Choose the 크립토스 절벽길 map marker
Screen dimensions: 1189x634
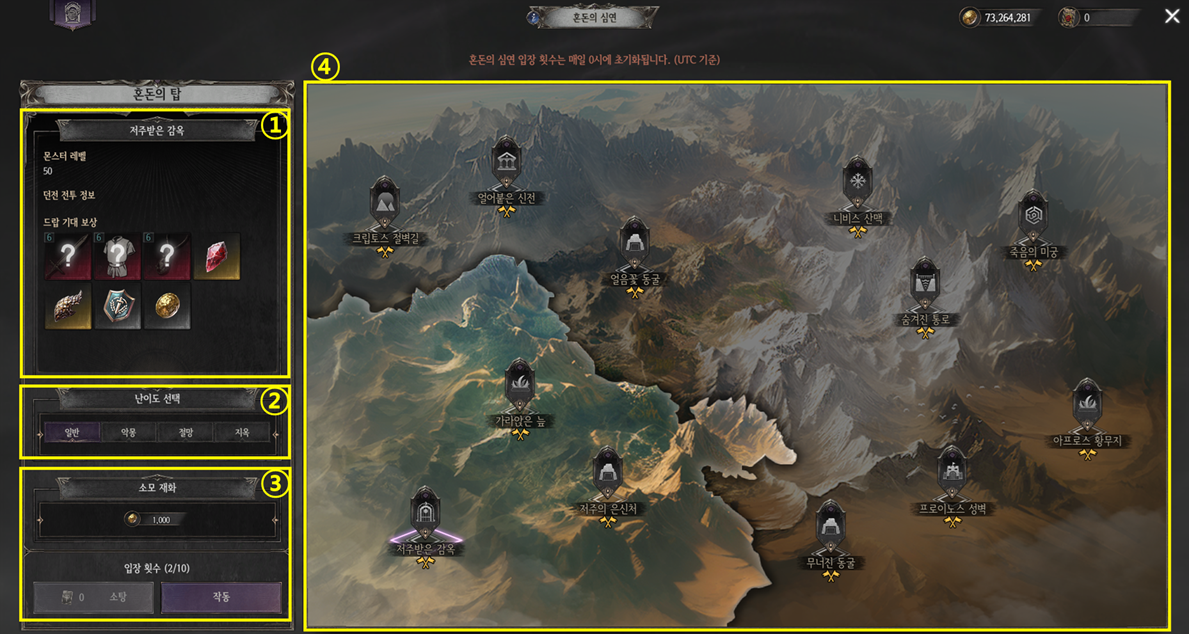pyautogui.click(x=385, y=203)
